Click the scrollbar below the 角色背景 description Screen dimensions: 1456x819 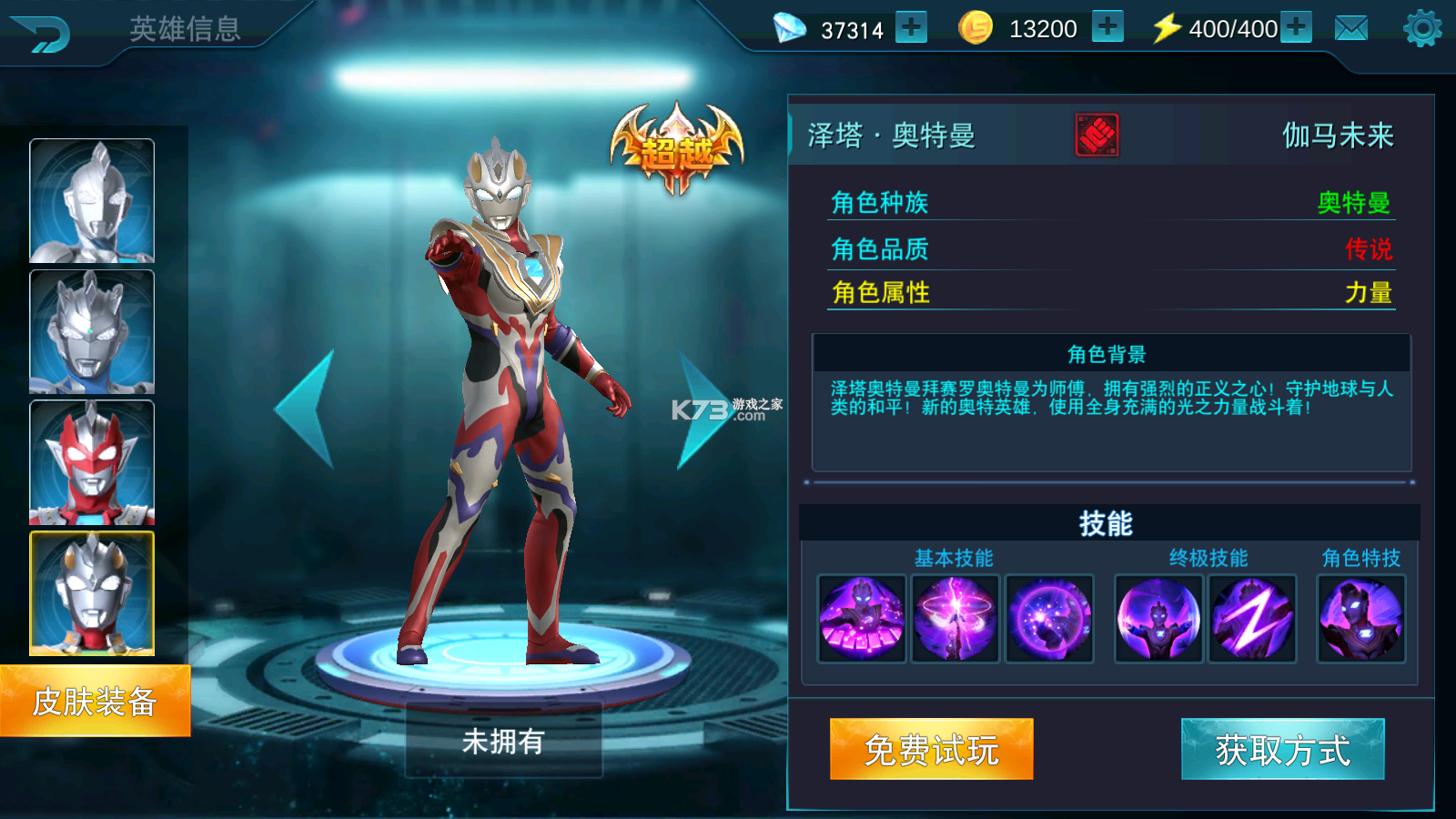(x=1110, y=480)
